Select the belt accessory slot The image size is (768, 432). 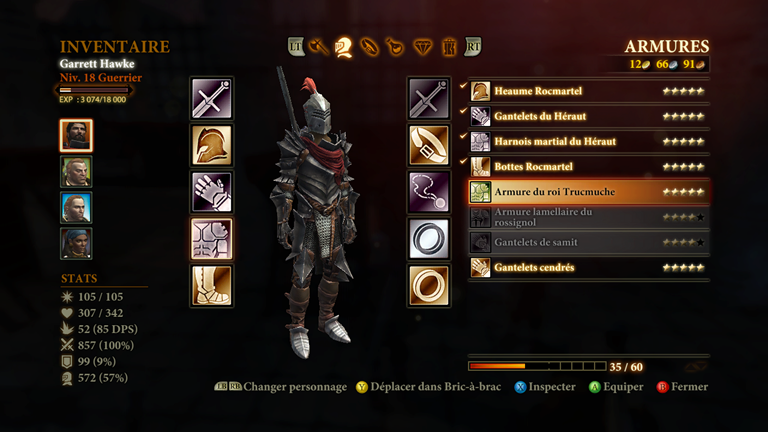pos(428,145)
